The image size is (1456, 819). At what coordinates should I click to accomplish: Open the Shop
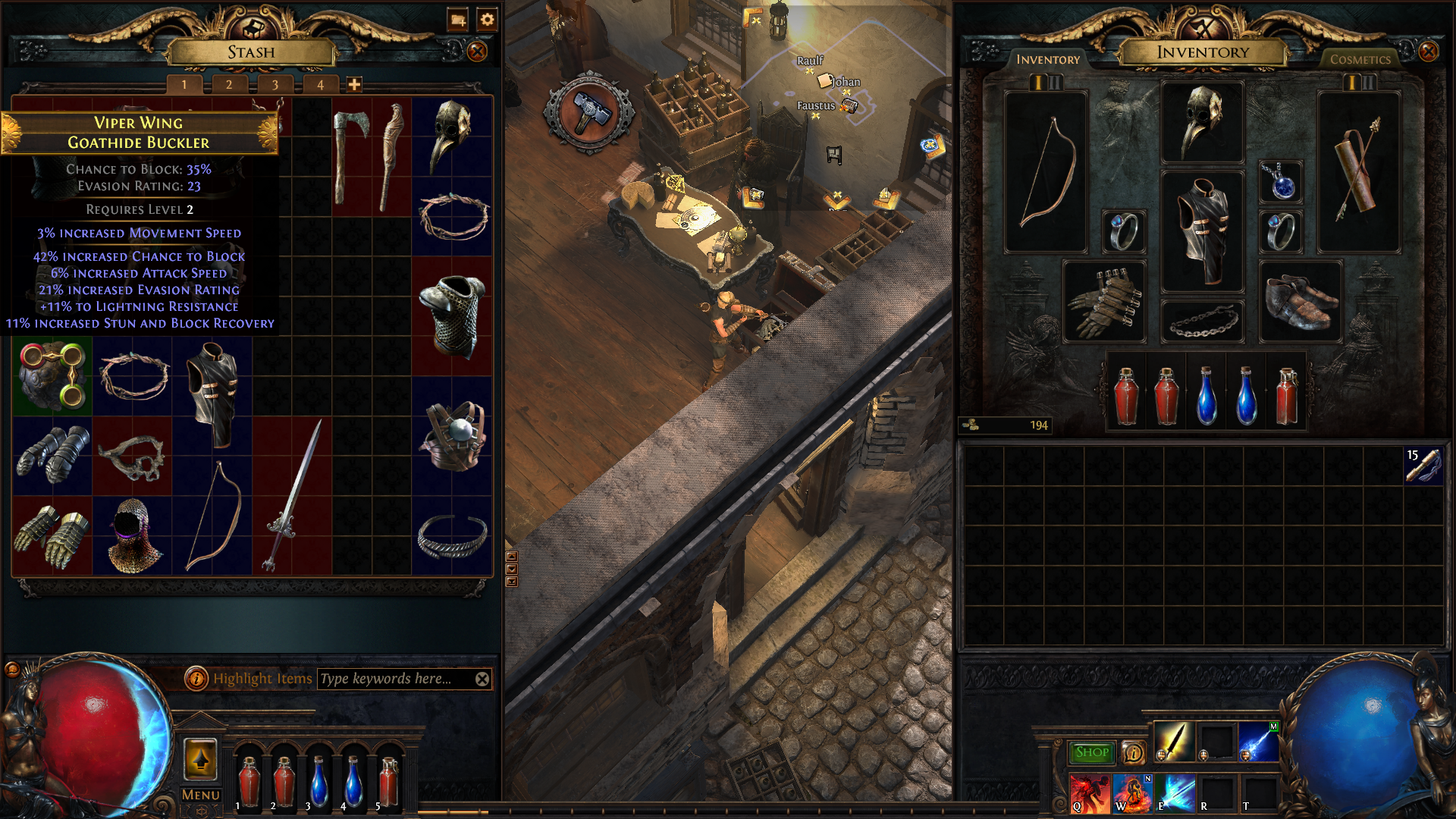tap(1091, 752)
